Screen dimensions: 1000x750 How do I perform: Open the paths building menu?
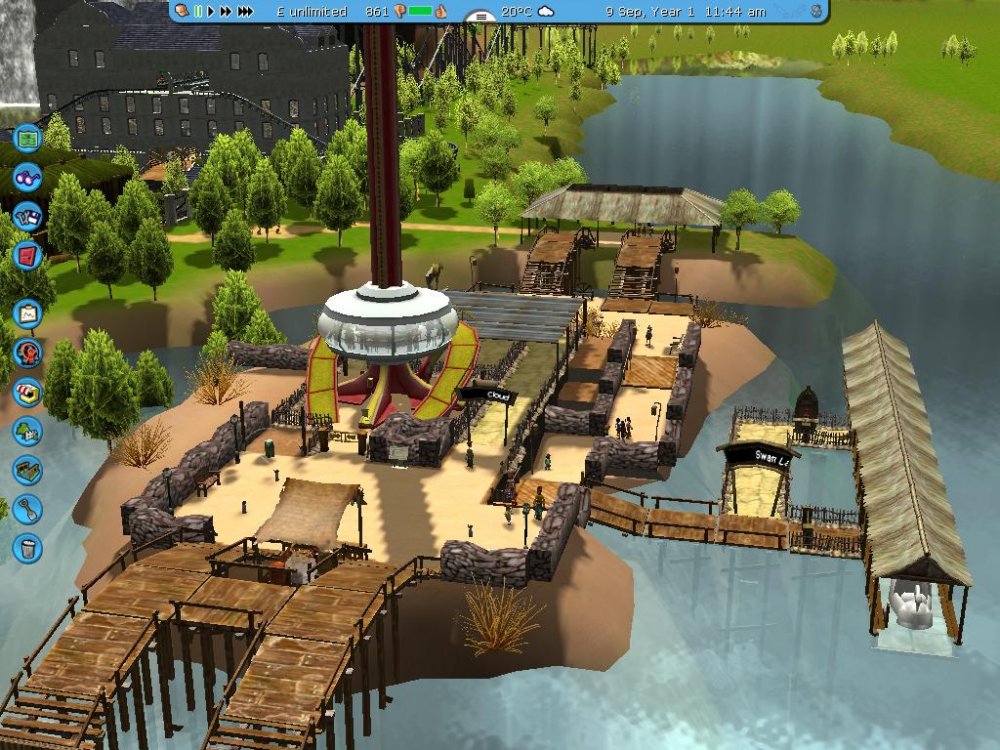coord(28,470)
